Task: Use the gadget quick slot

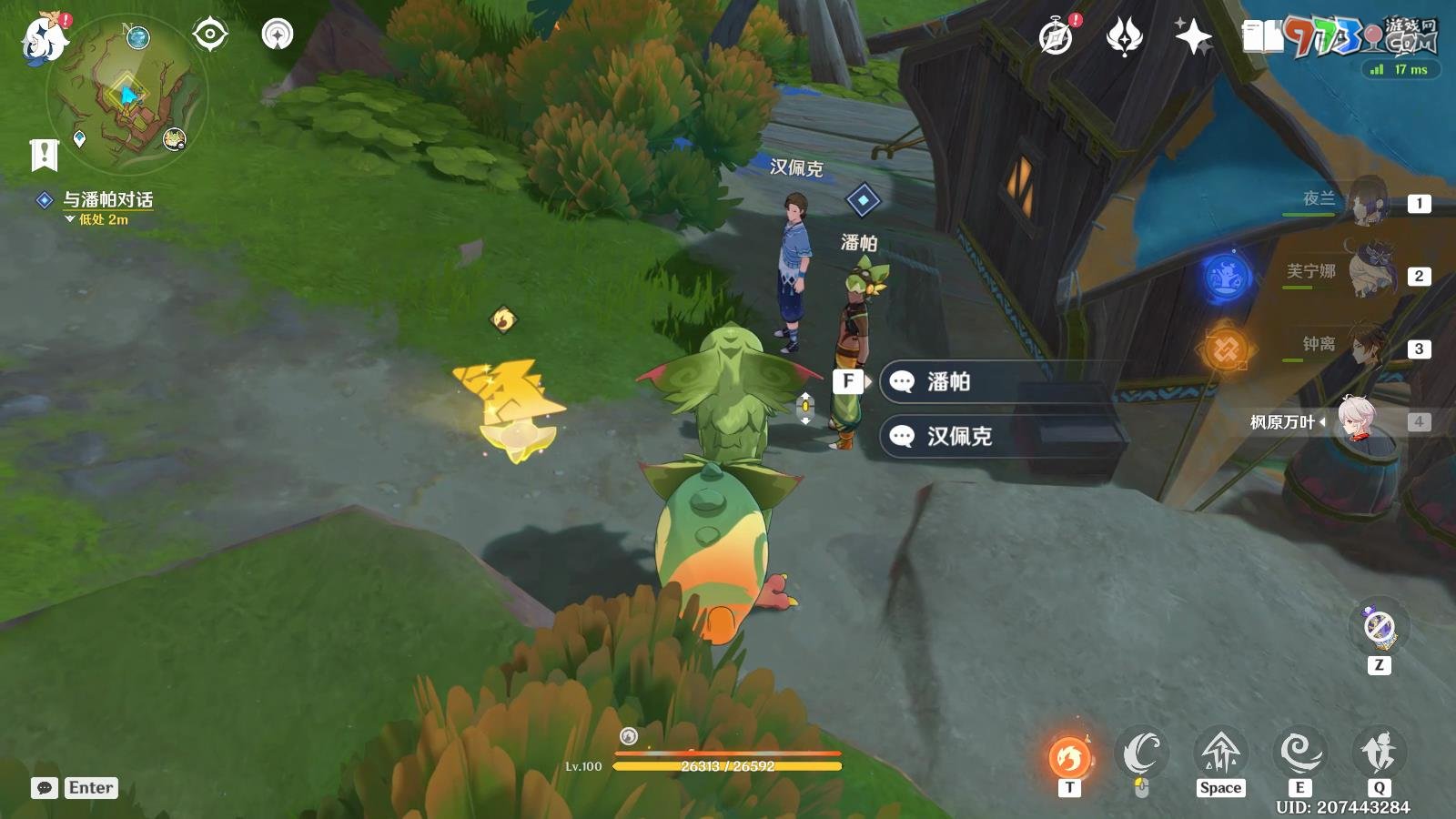Action: [1380, 628]
